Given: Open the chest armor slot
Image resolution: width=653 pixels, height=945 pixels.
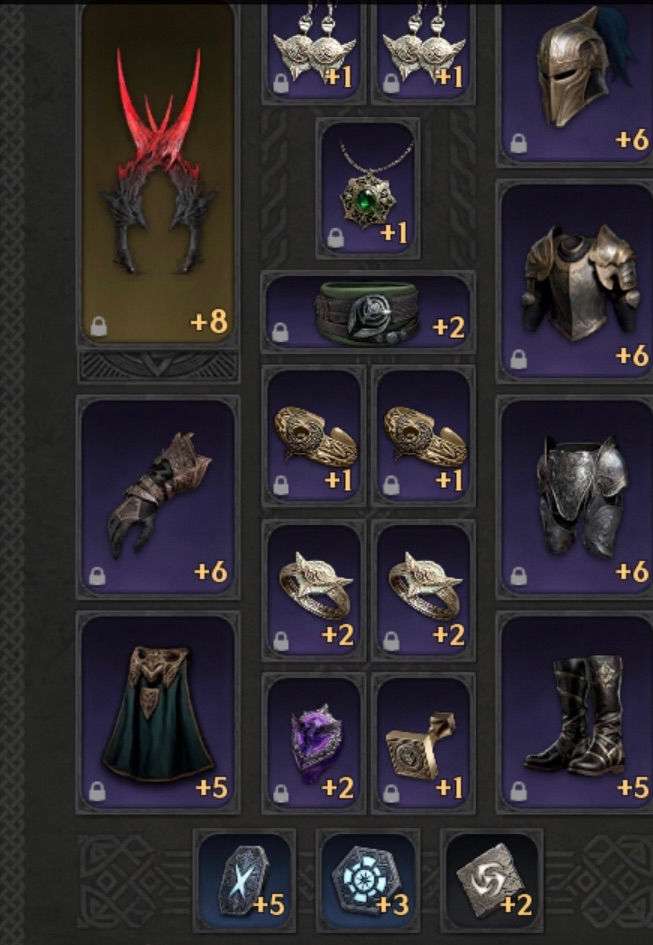Looking at the screenshot, I should (x=576, y=282).
